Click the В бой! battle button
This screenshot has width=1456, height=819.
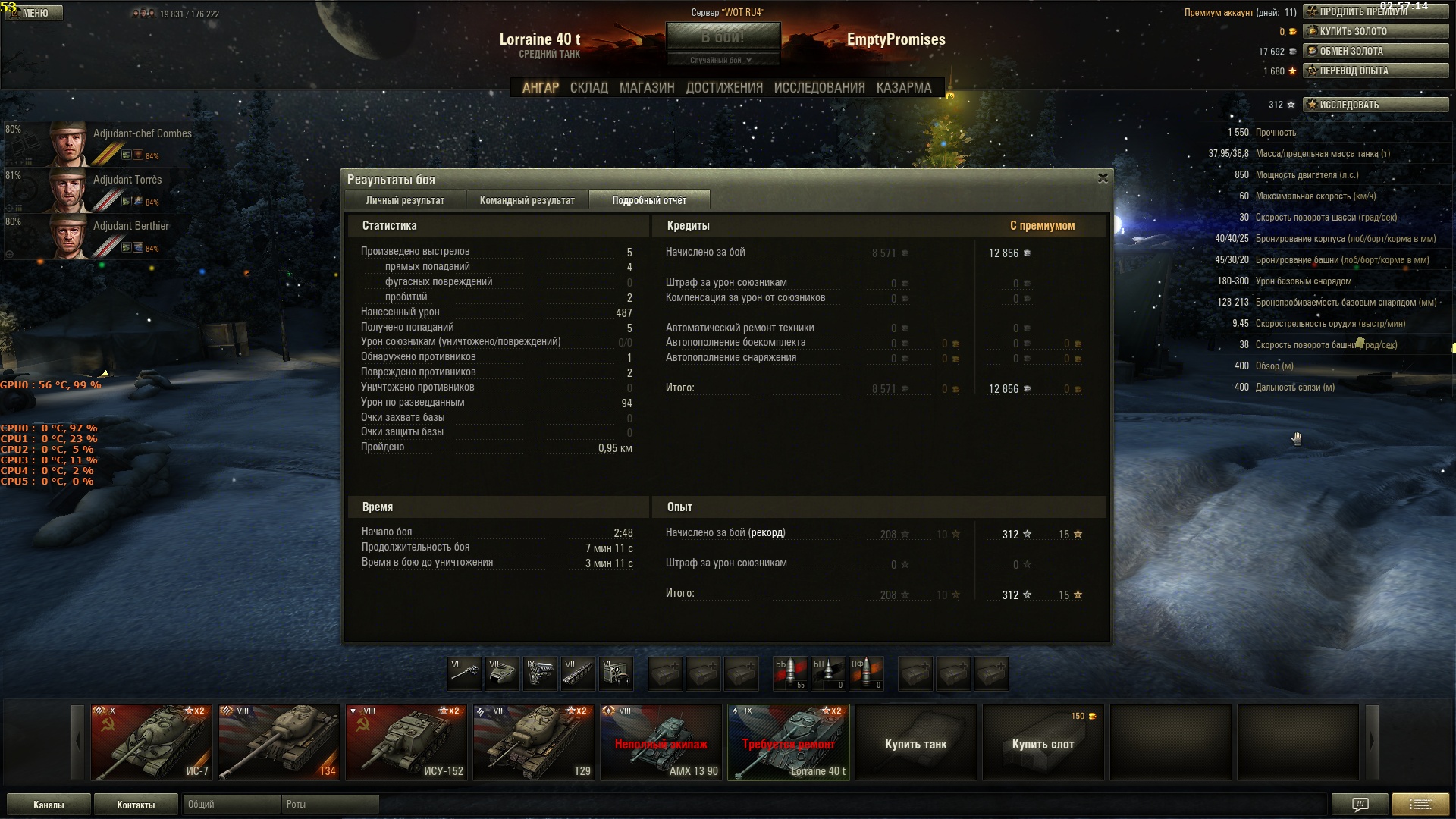(x=723, y=36)
